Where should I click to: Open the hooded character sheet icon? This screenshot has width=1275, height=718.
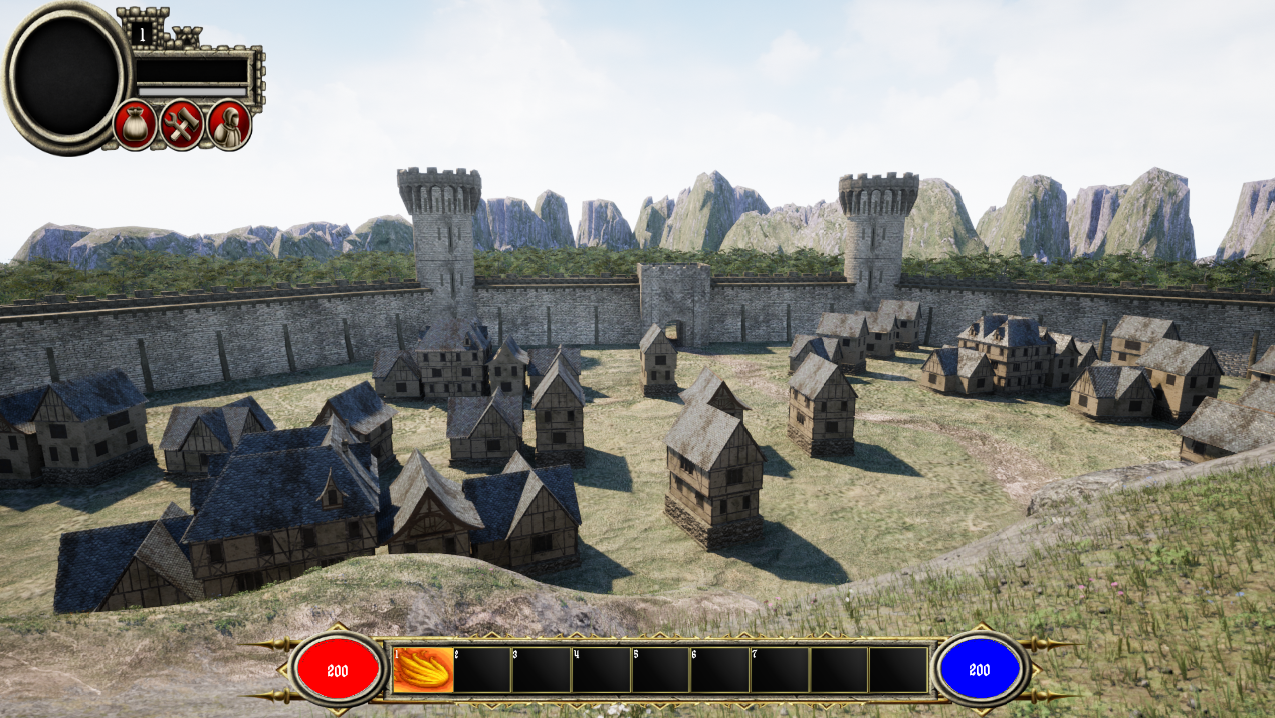coord(229,125)
